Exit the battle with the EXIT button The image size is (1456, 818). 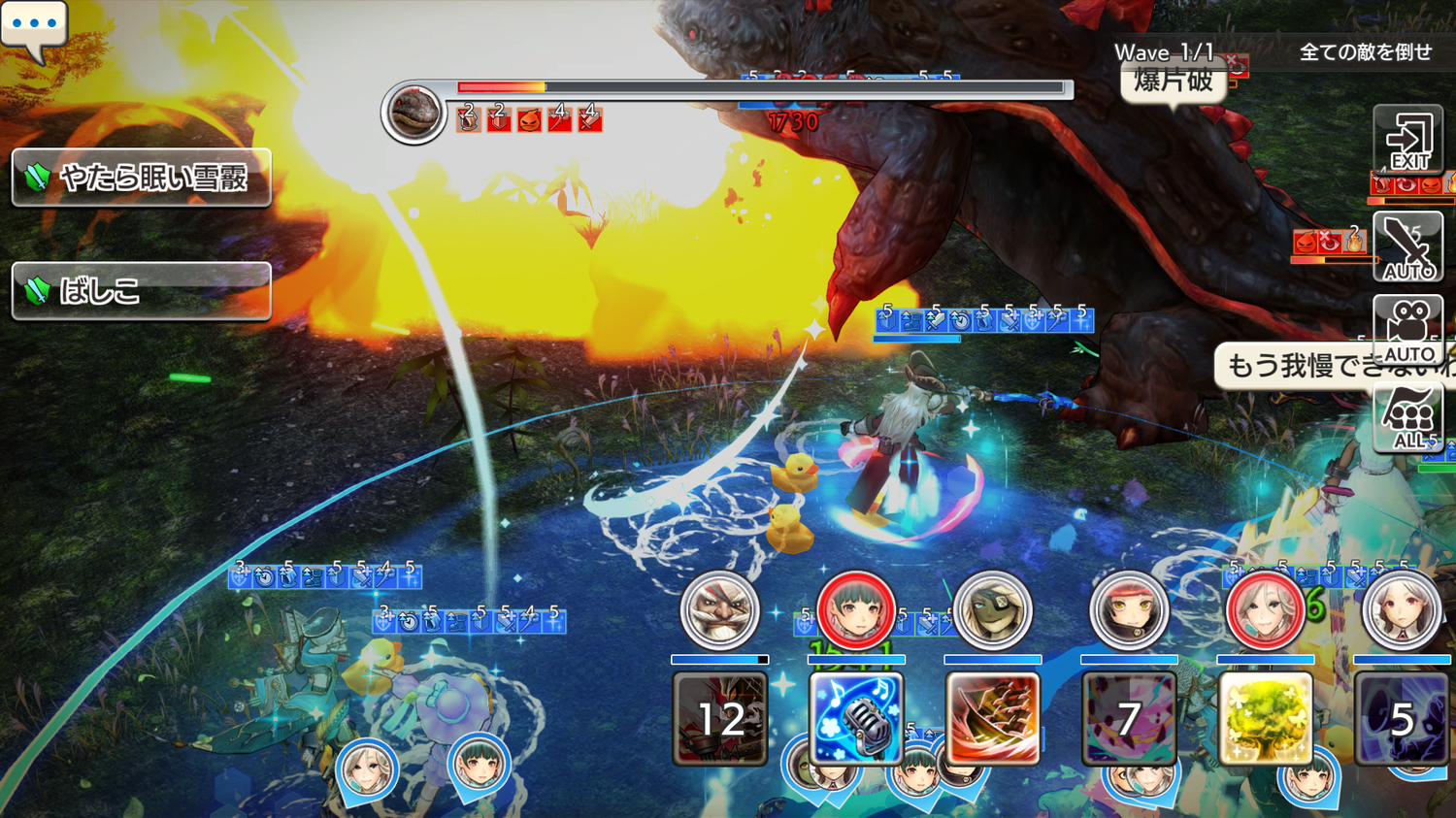(1408, 140)
